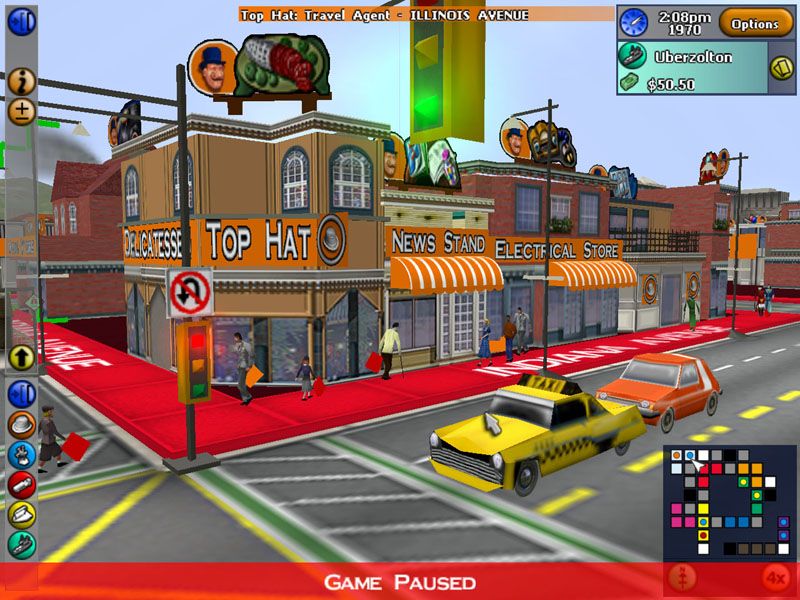Viewport: 800px width, 600px height.
Task: Select the battleship token beside Uberzolton
Action: tap(632, 56)
